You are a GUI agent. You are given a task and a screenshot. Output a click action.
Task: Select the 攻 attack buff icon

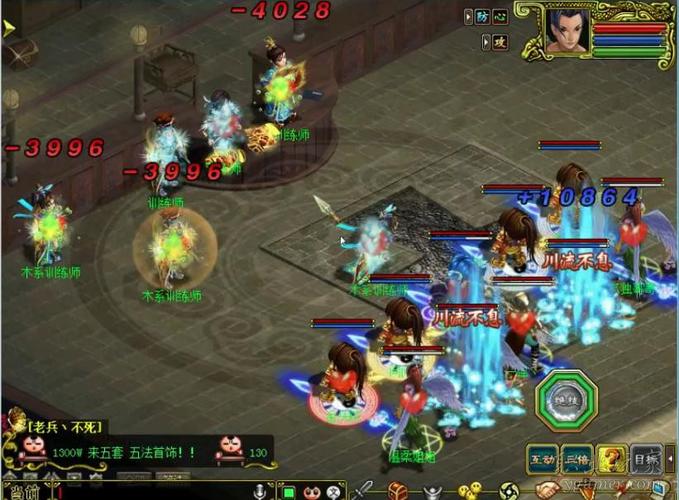coord(500,41)
